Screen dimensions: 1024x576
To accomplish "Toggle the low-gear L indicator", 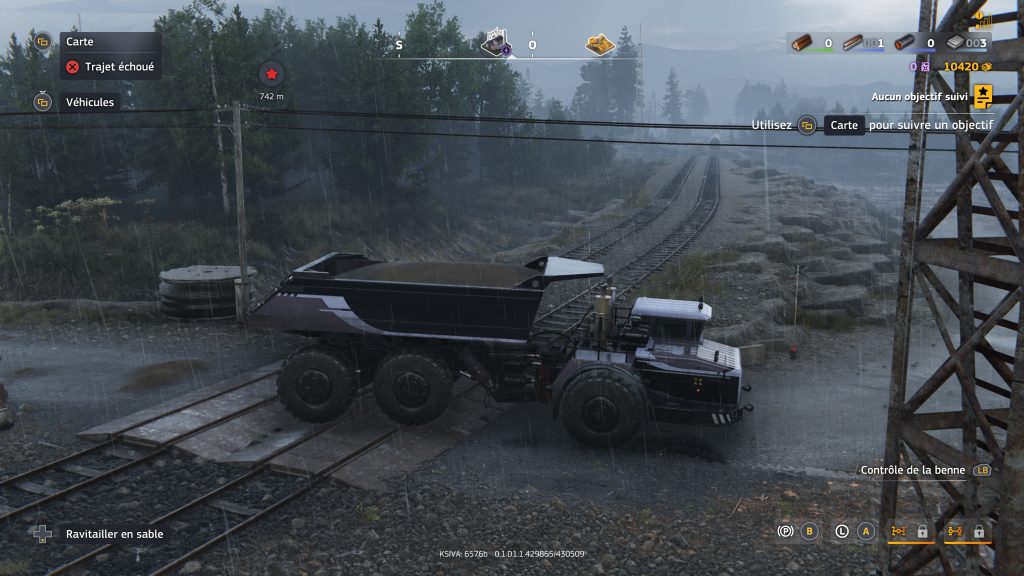I will tap(841, 531).
